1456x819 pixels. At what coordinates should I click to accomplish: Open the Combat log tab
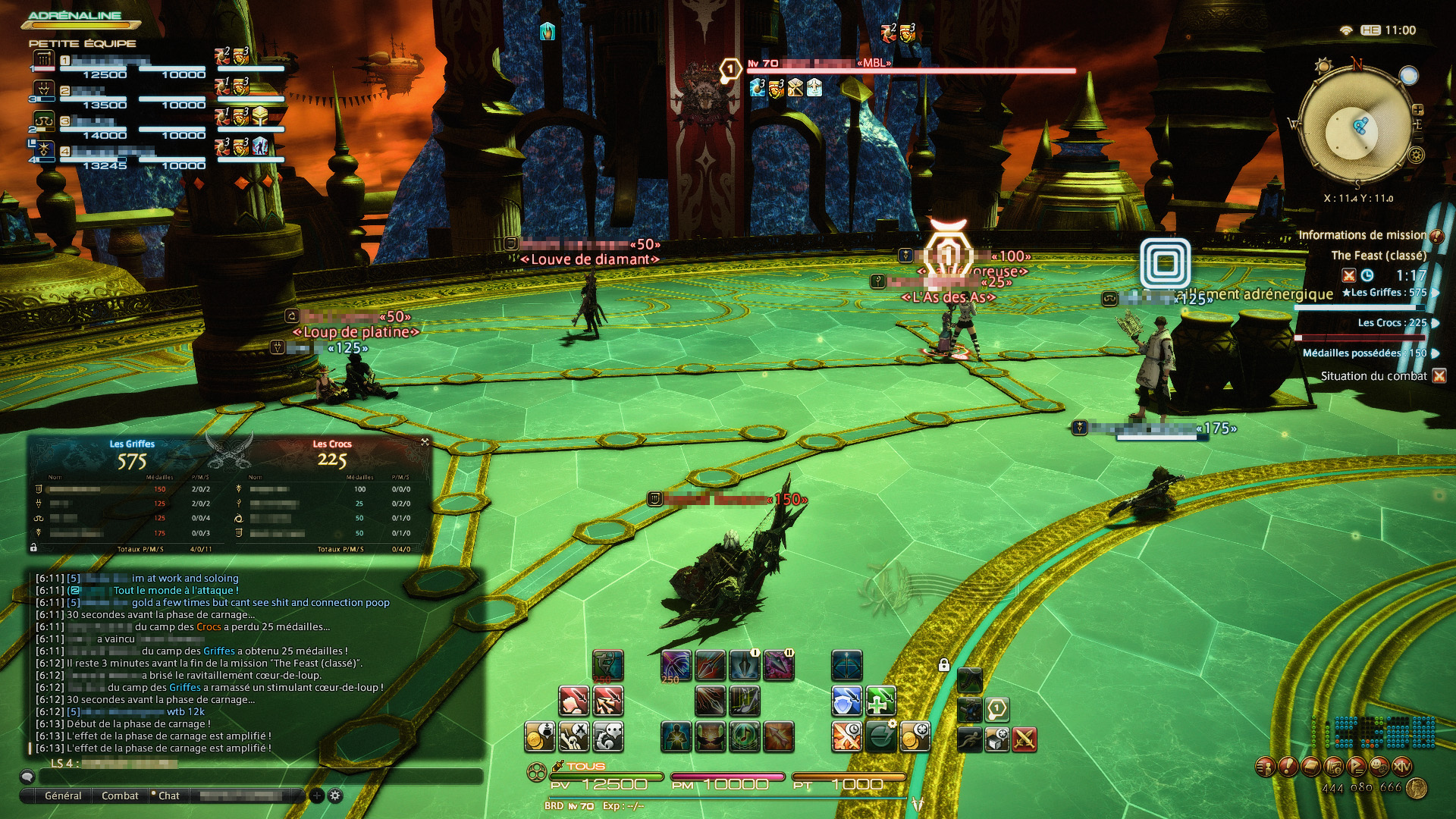[120, 795]
